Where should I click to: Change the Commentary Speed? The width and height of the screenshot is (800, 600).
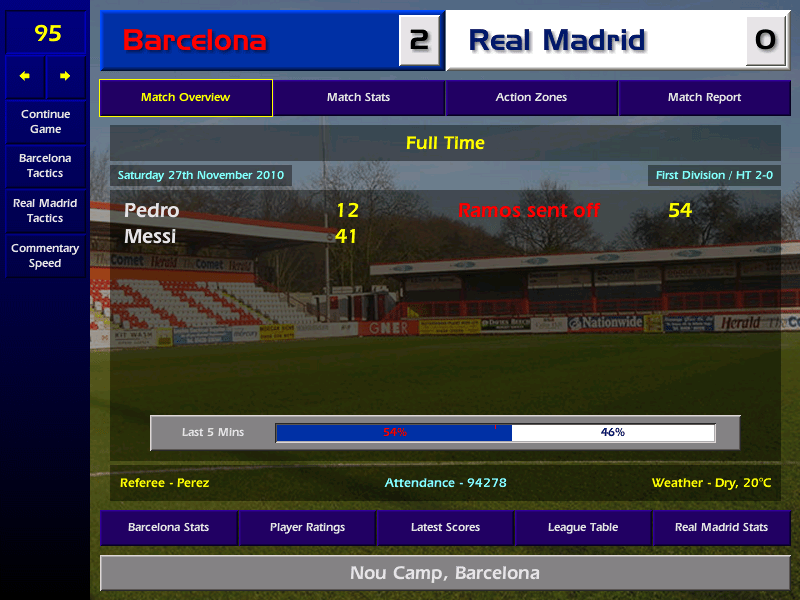(45, 256)
